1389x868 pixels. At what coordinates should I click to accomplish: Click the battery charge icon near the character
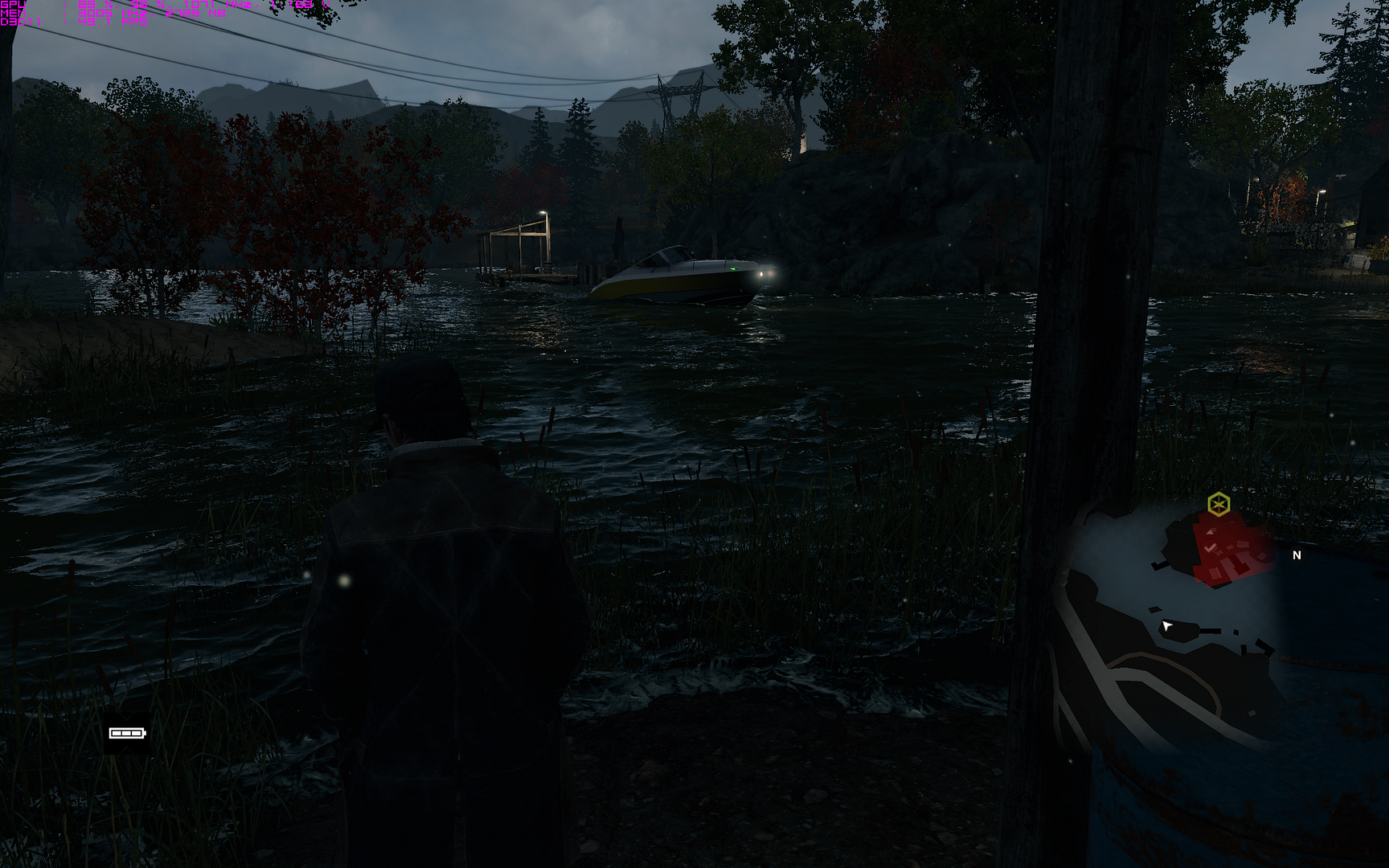(126, 733)
